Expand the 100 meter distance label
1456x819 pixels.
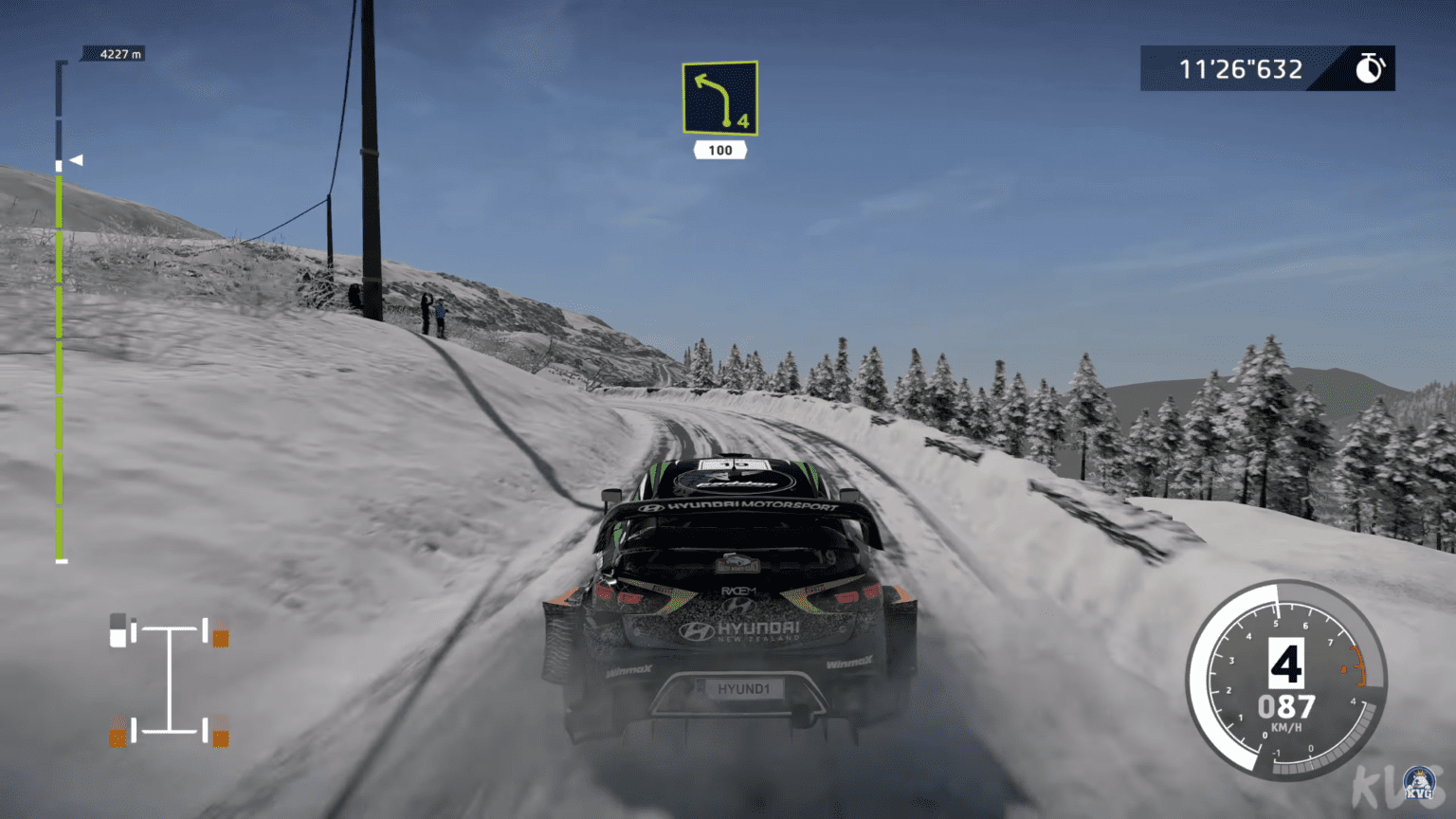click(720, 150)
